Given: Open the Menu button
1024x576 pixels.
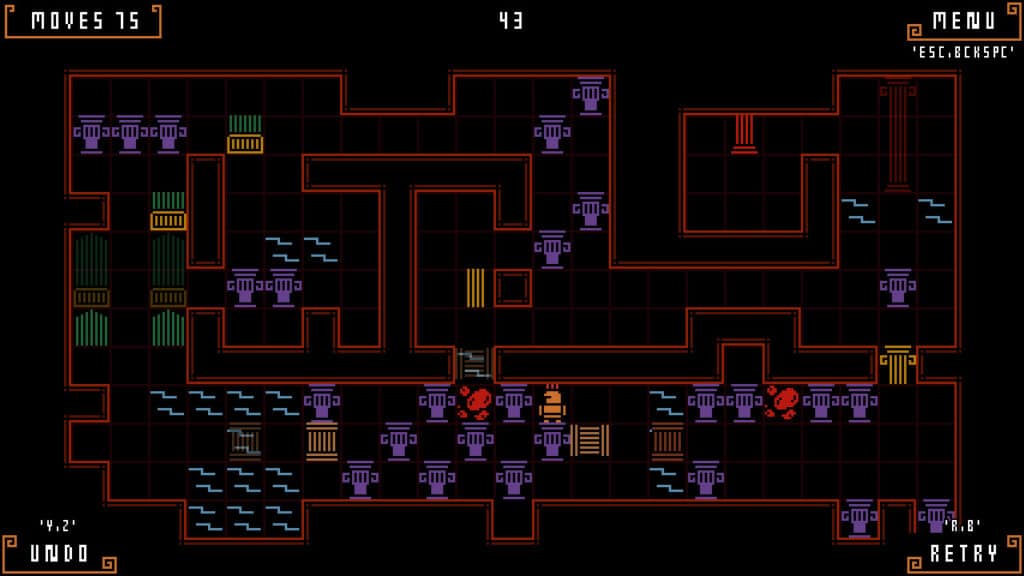Looking at the screenshot, I should click(x=963, y=21).
